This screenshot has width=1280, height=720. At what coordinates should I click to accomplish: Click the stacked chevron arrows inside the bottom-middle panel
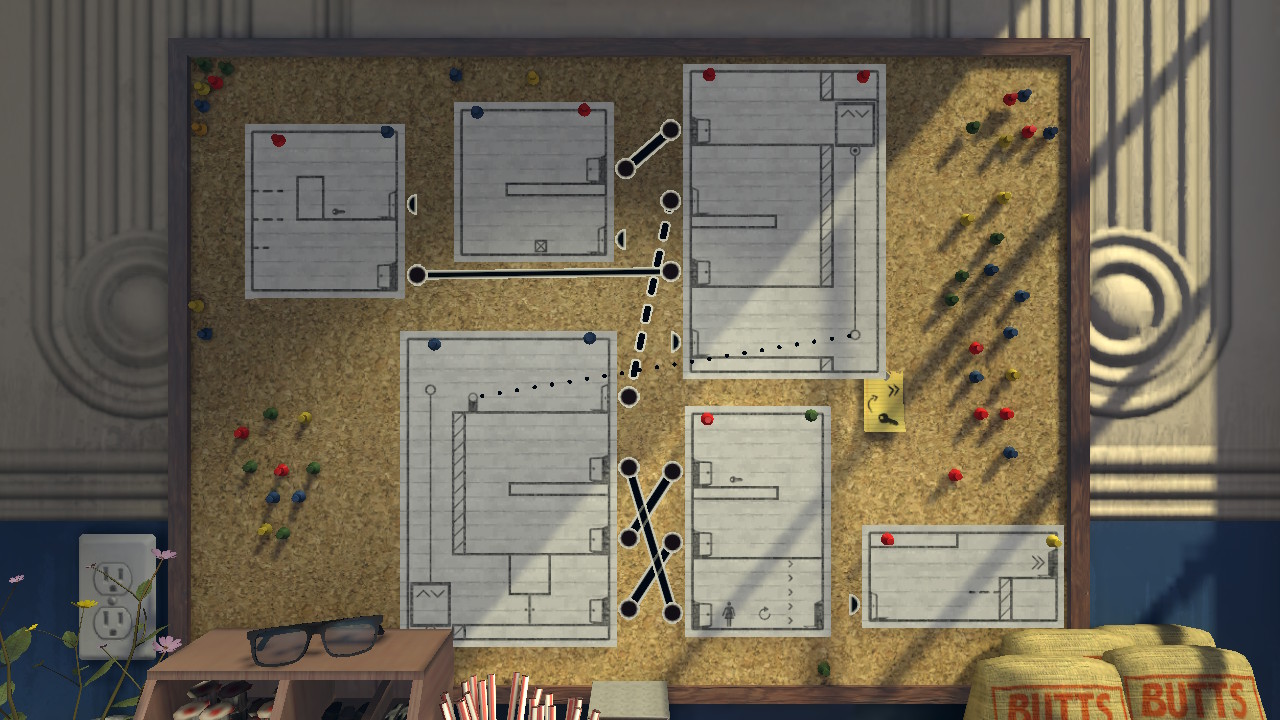(x=790, y=590)
